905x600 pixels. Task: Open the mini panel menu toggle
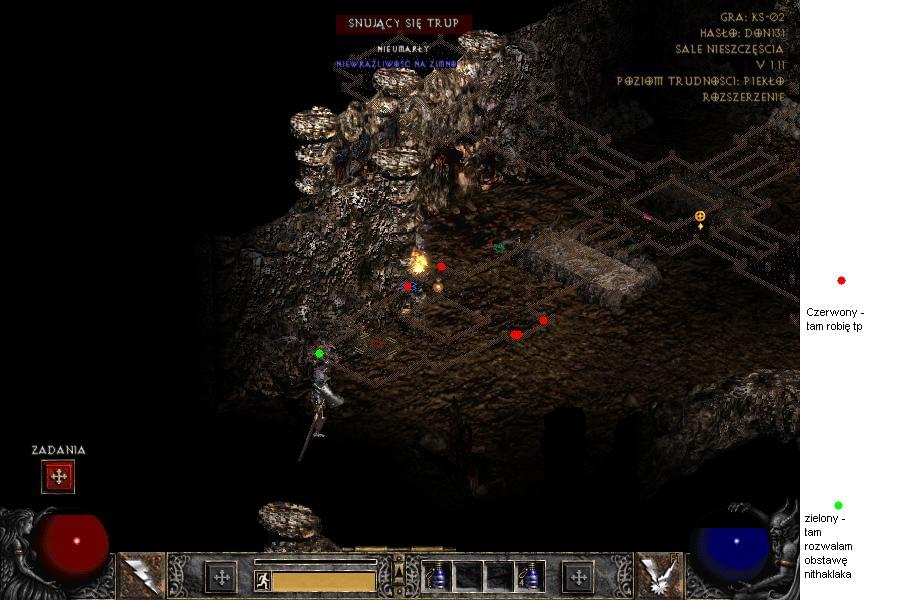pos(399,571)
